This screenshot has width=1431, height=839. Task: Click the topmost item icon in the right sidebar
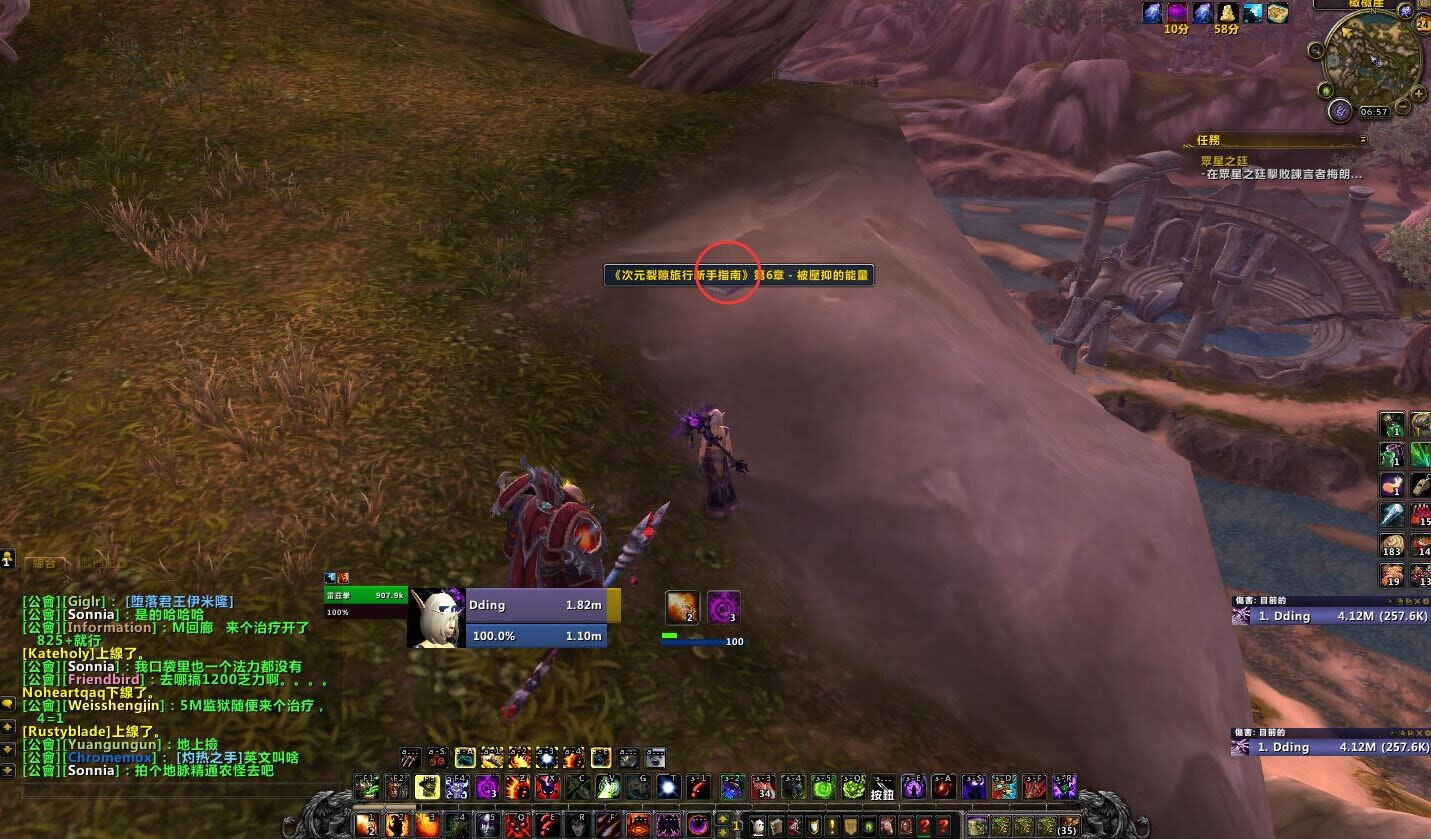(1393, 424)
